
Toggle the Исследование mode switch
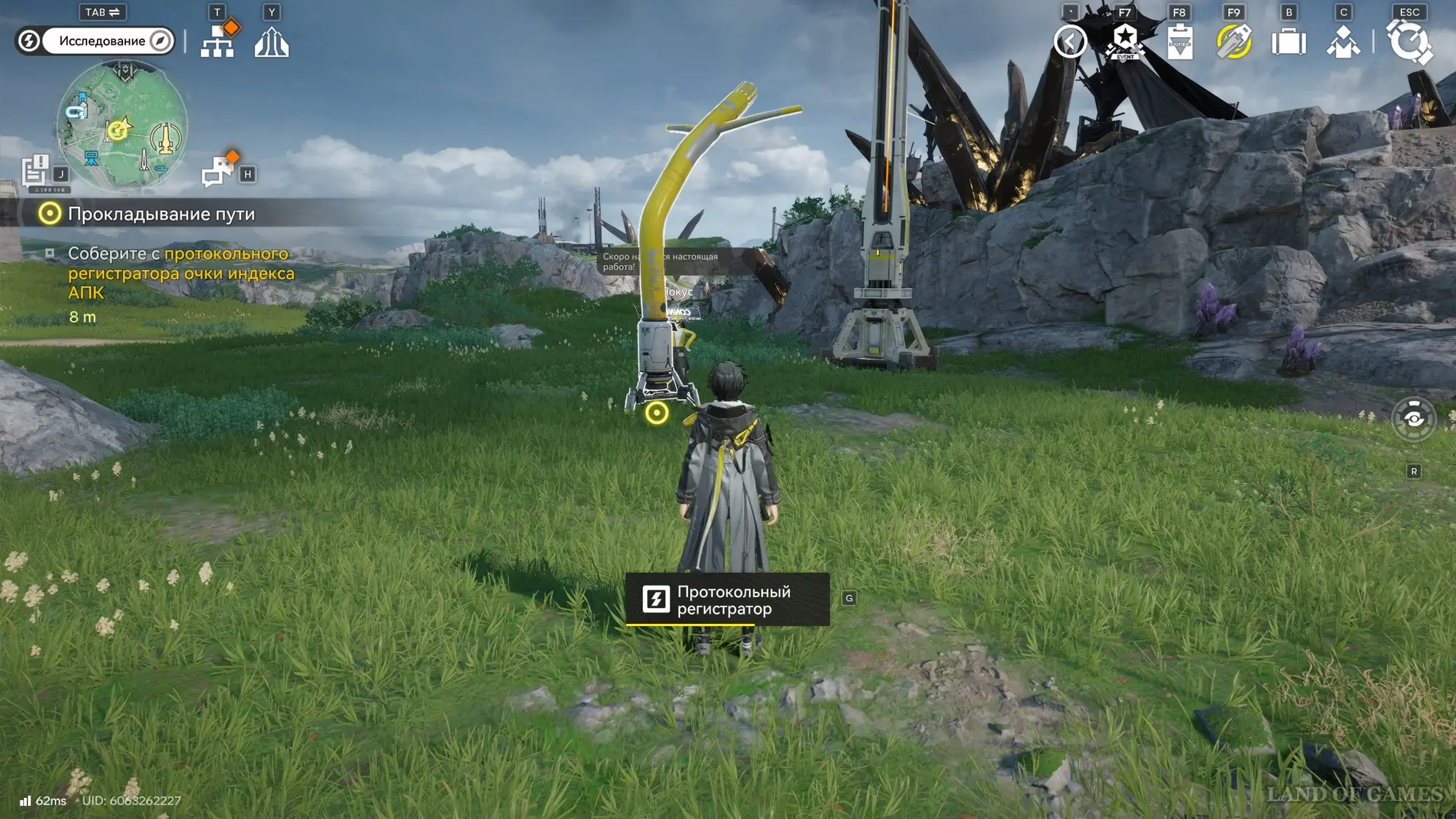pyautogui.click(x=95, y=41)
